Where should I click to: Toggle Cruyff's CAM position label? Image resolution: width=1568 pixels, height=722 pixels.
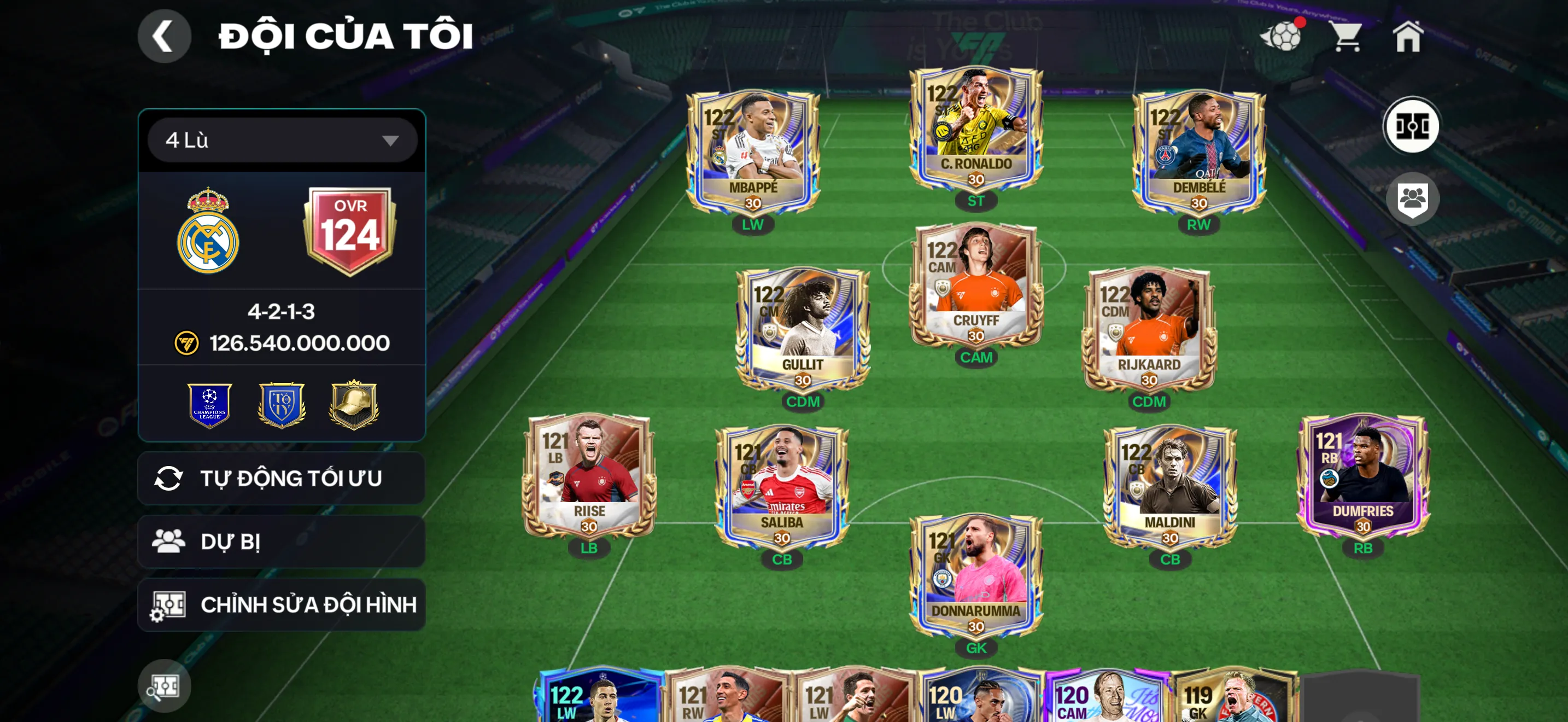[x=976, y=357]
